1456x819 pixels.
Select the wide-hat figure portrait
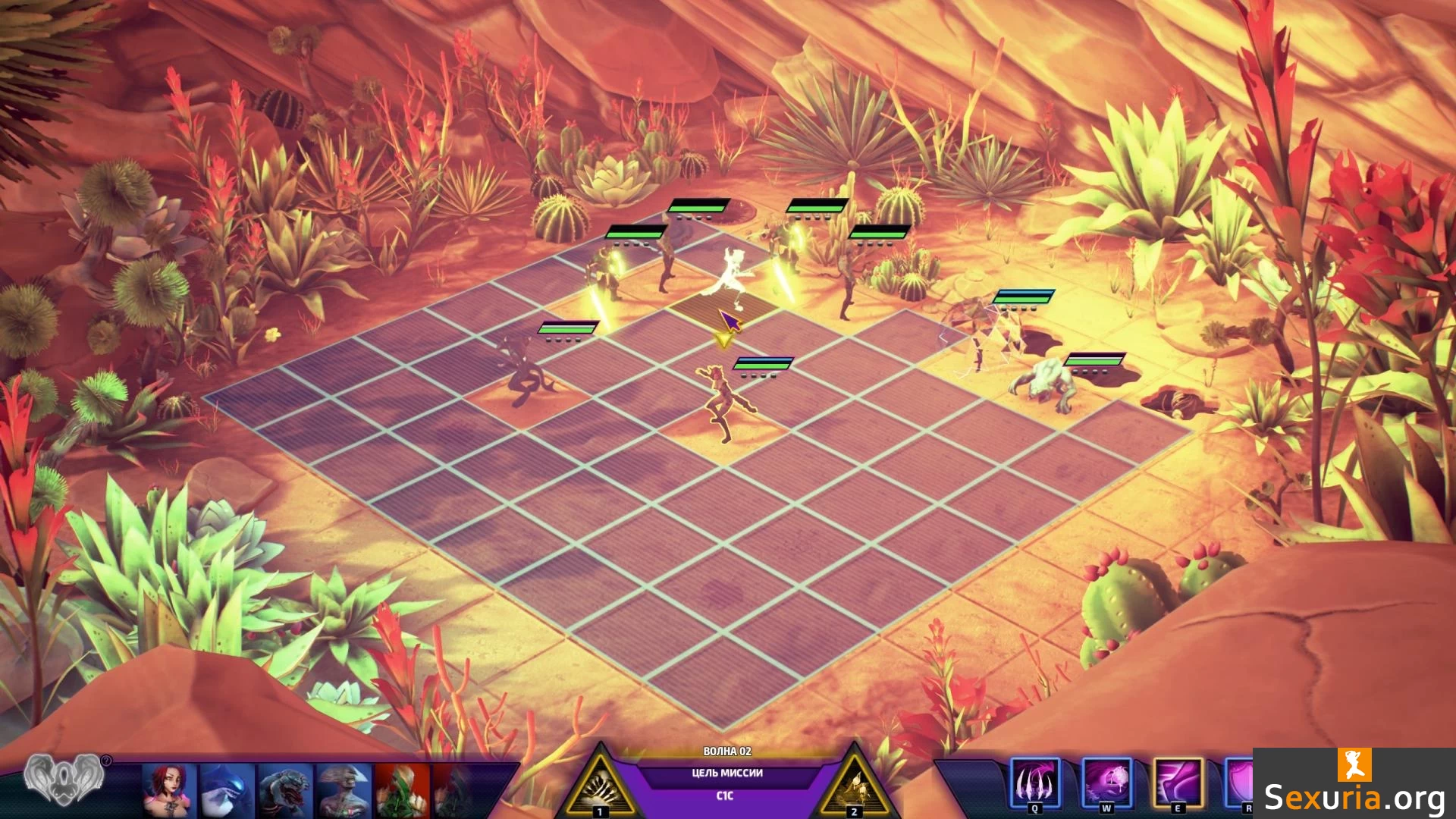tap(344, 790)
